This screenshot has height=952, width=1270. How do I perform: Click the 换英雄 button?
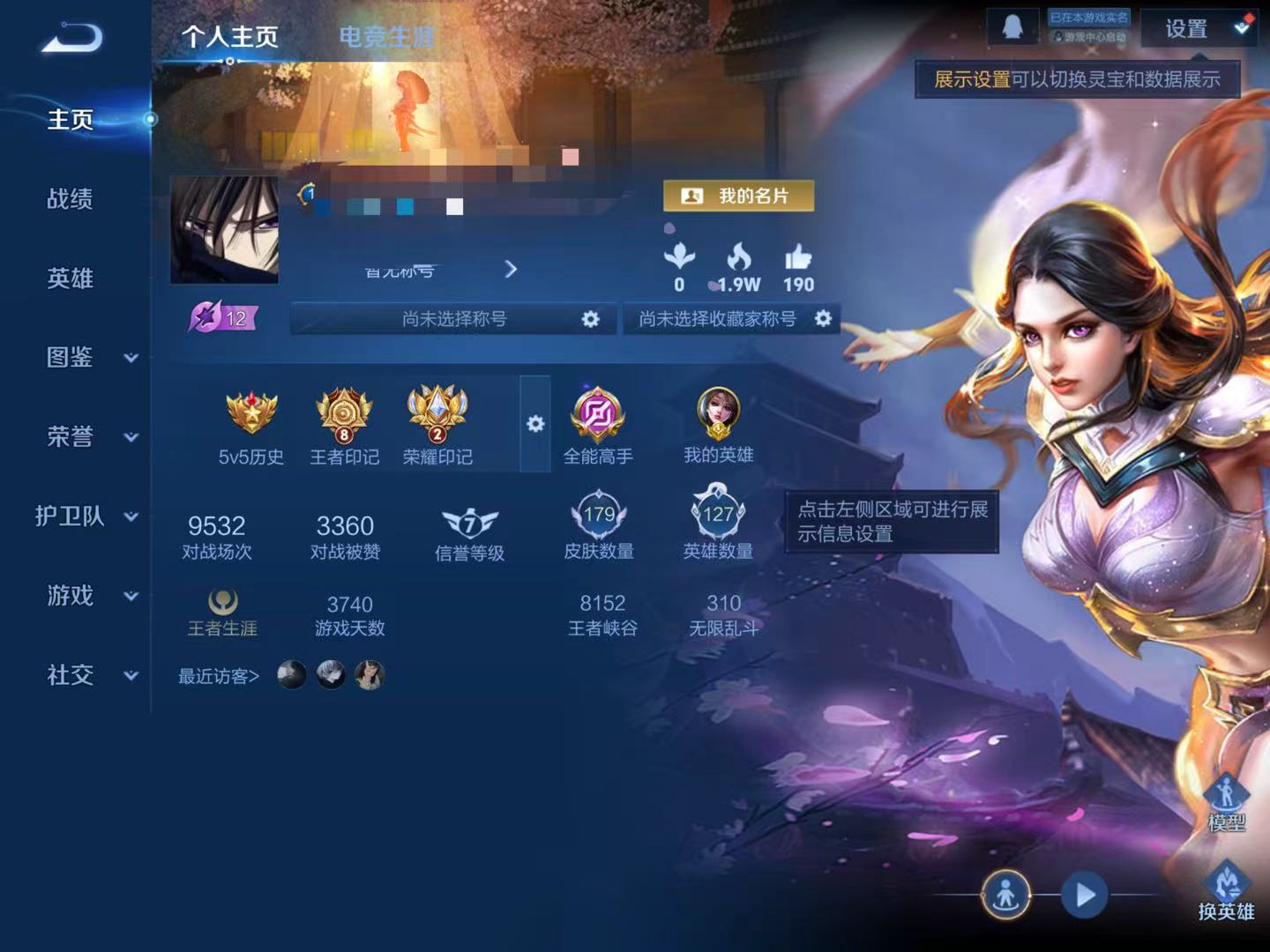[x=1226, y=892]
